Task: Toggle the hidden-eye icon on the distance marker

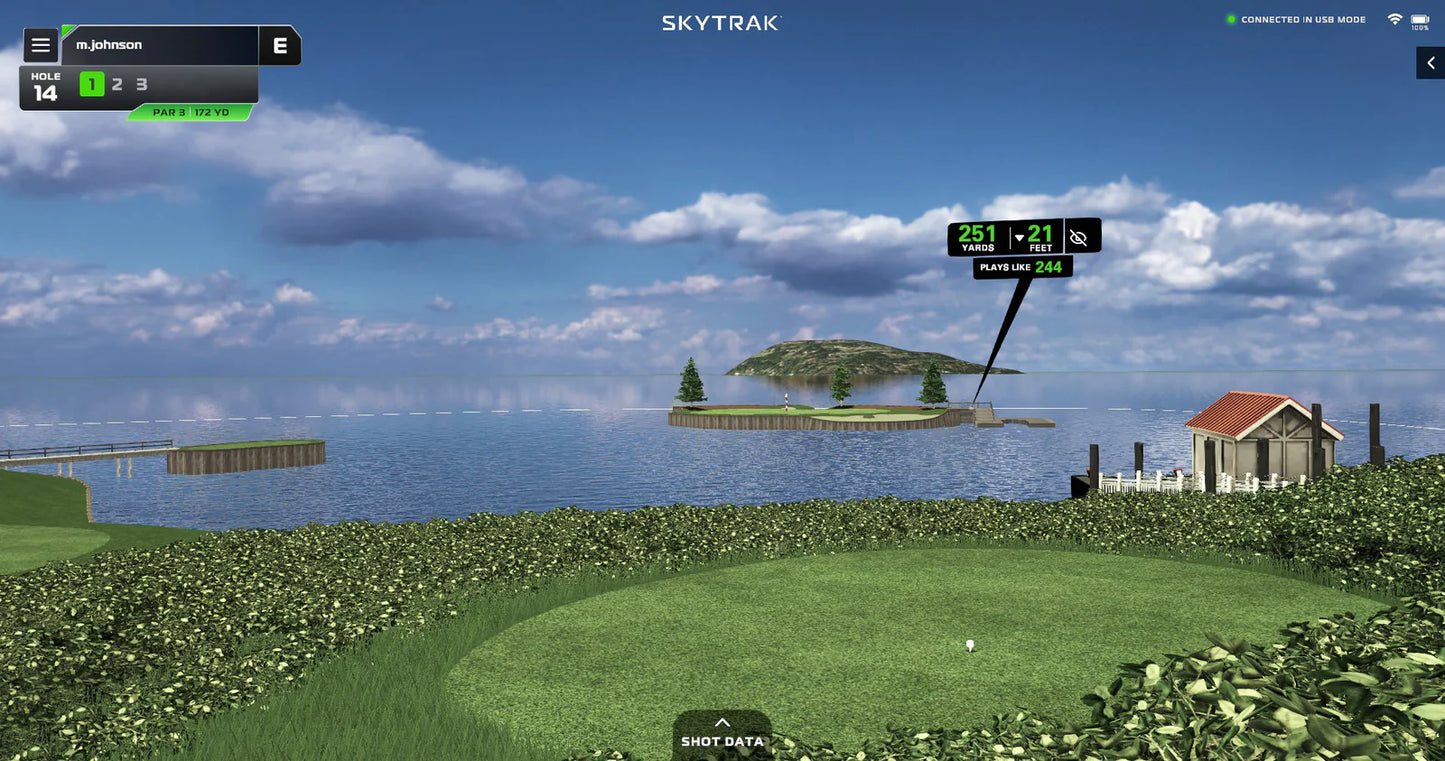Action: tap(1078, 236)
